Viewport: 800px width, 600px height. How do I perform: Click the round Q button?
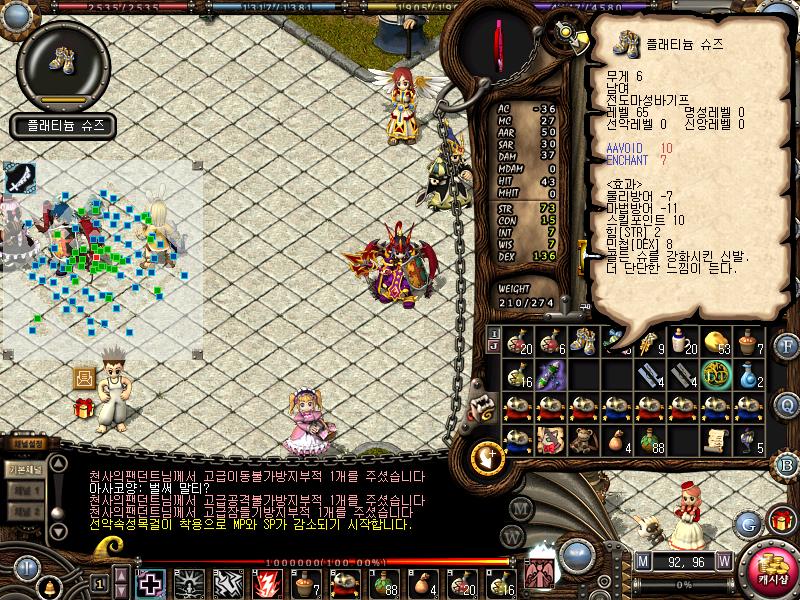pyautogui.click(x=787, y=404)
